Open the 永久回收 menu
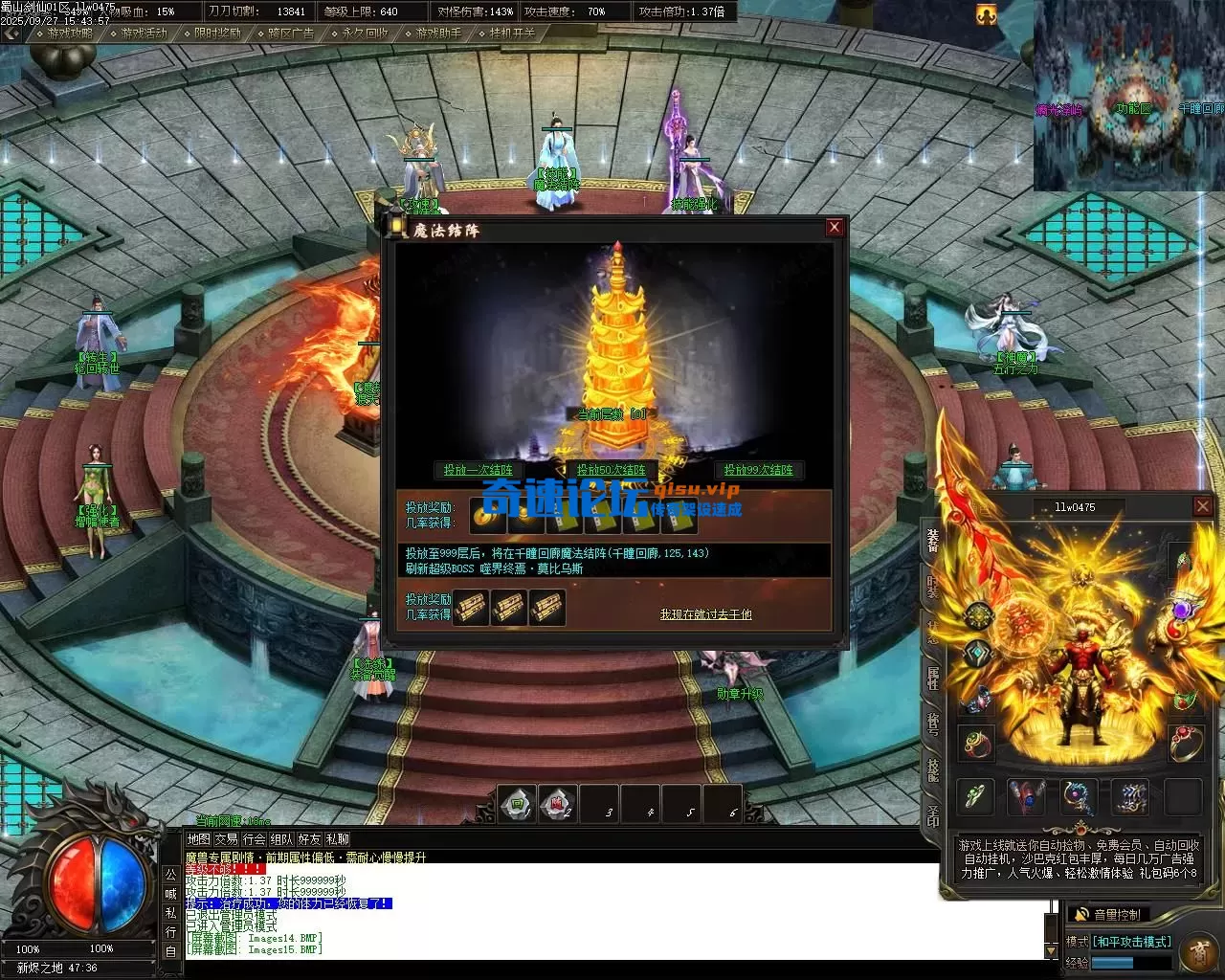 pos(365,33)
